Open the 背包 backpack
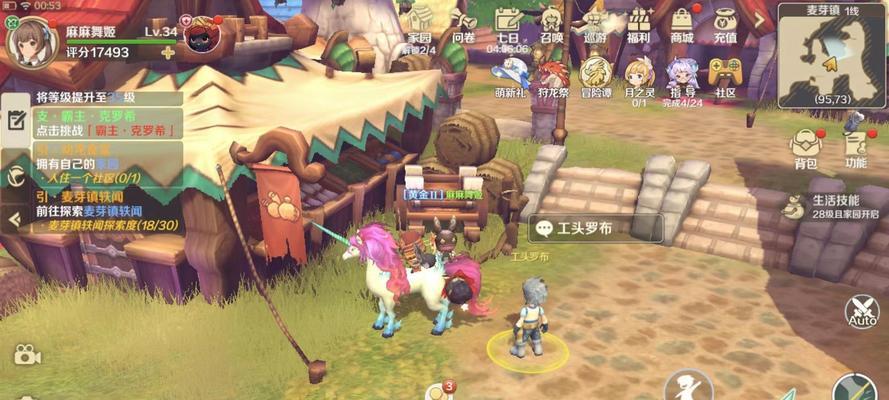889x400 pixels. [805, 146]
